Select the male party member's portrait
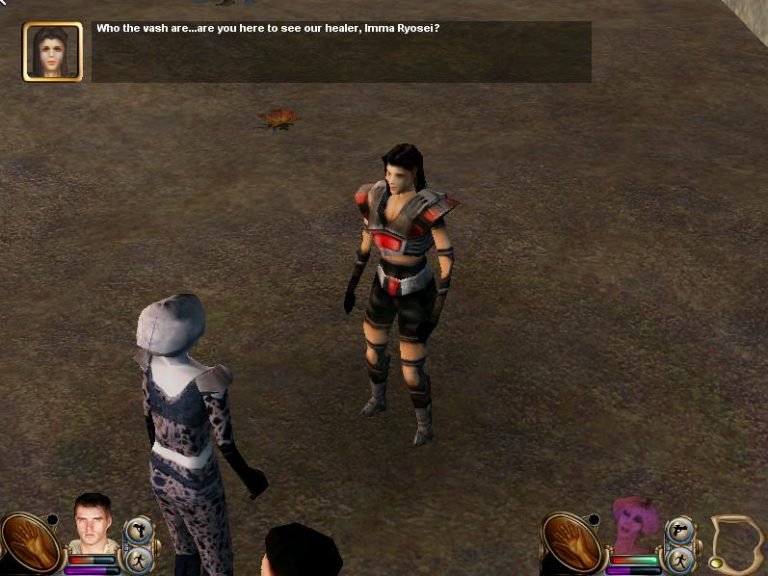This screenshot has width=768, height=576. click(x=93, y=524)
